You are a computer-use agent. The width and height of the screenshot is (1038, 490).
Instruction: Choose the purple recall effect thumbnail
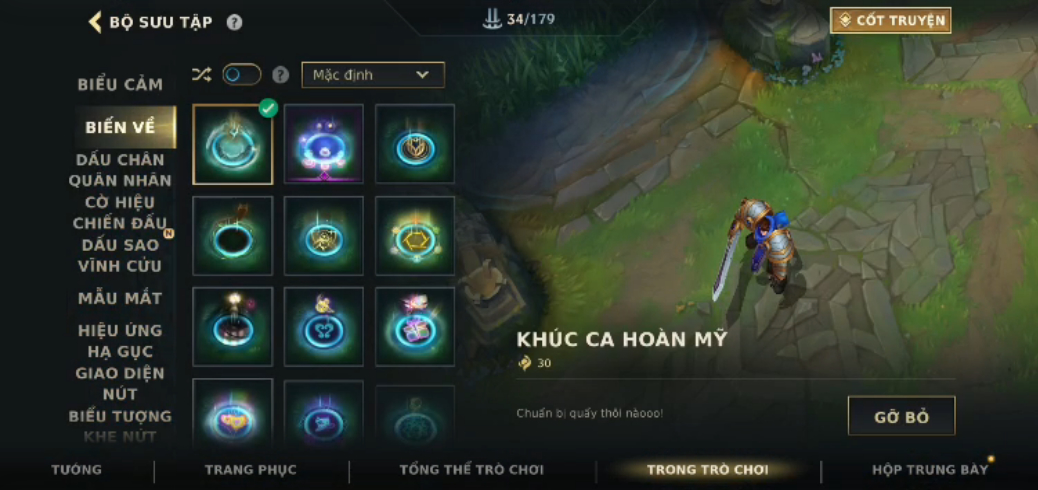(324, 145)
